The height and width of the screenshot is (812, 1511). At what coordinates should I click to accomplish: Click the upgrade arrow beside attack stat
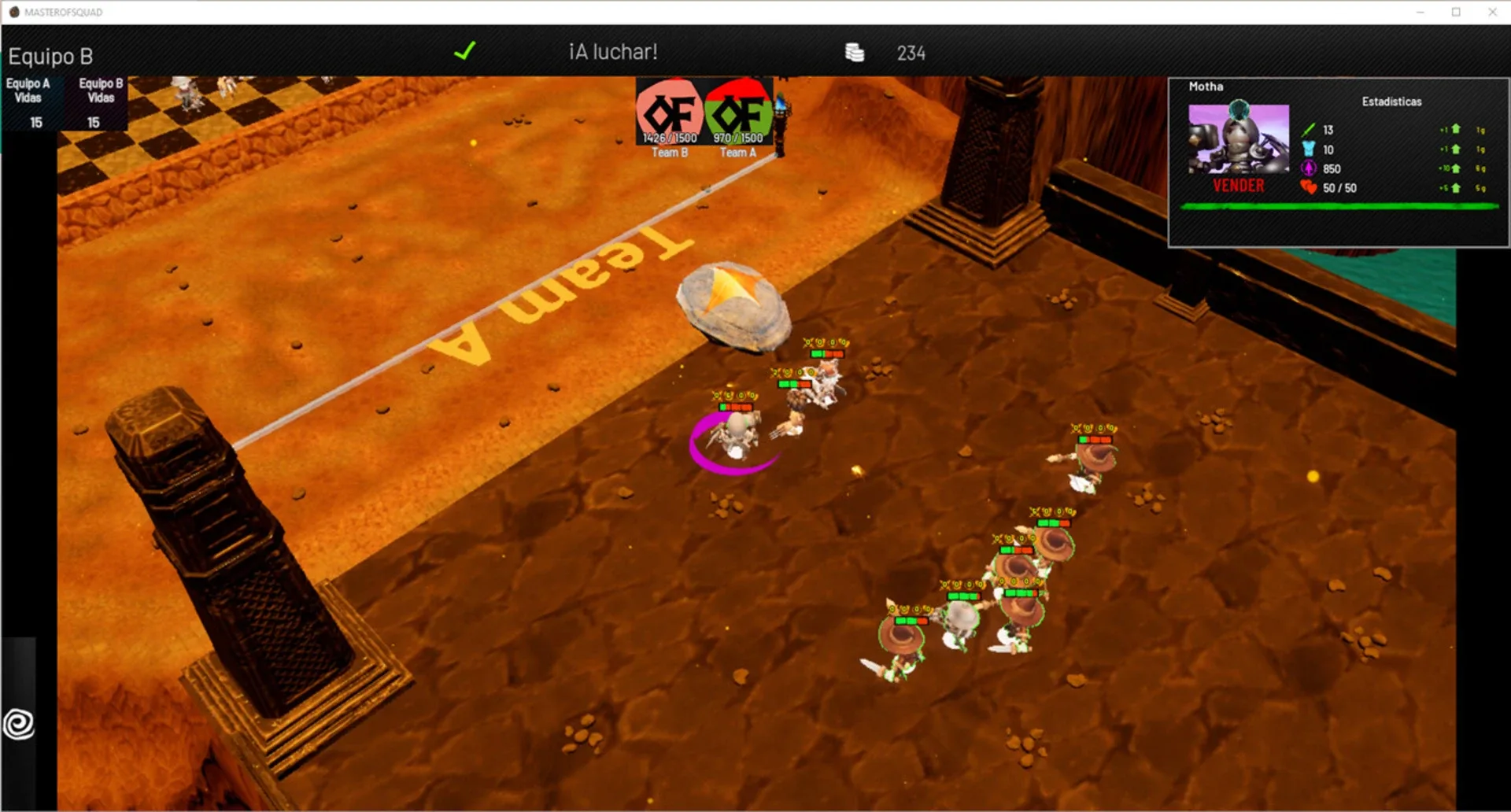click(1457, 129)
